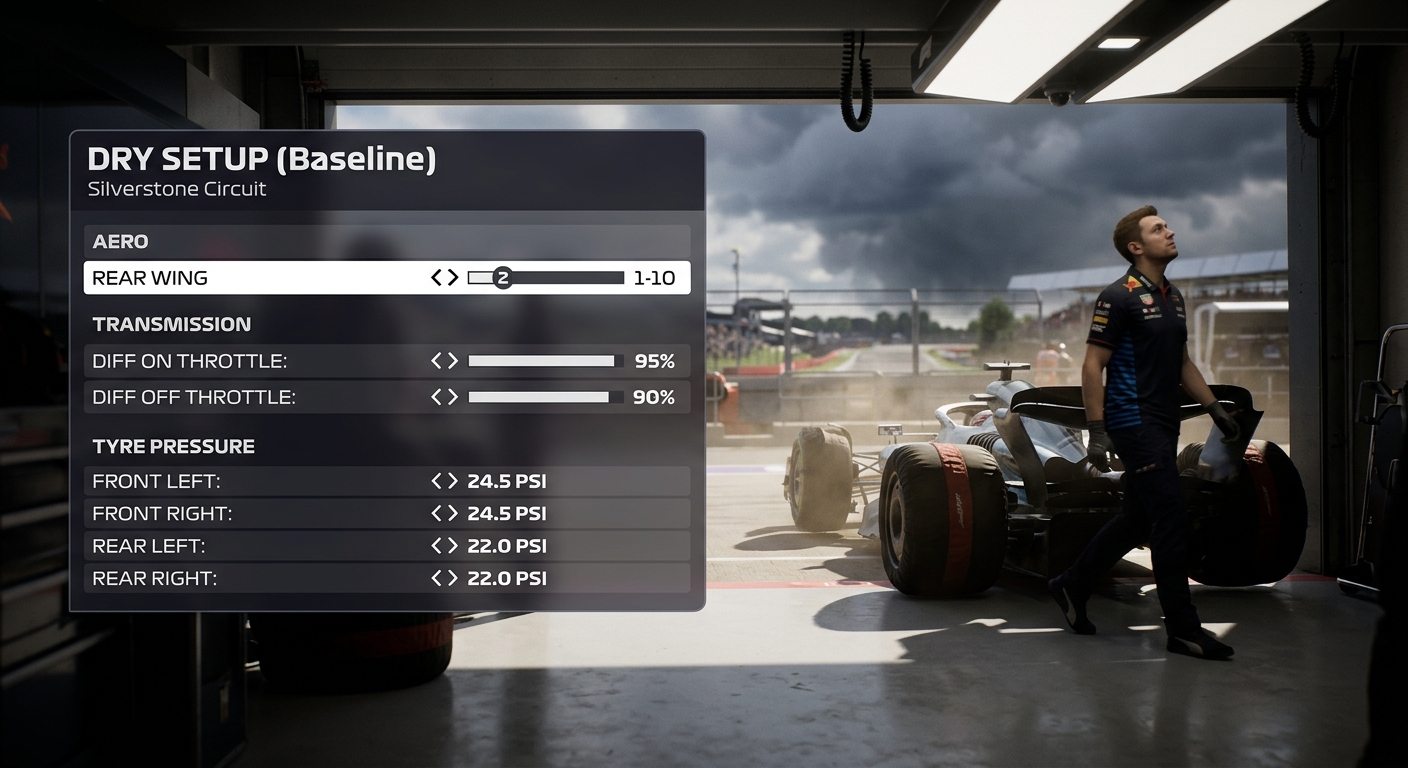Viewport: 1408px width, 768px height.
Task: Increase Diff Off Throttle percentage
Action: point(452,397)
